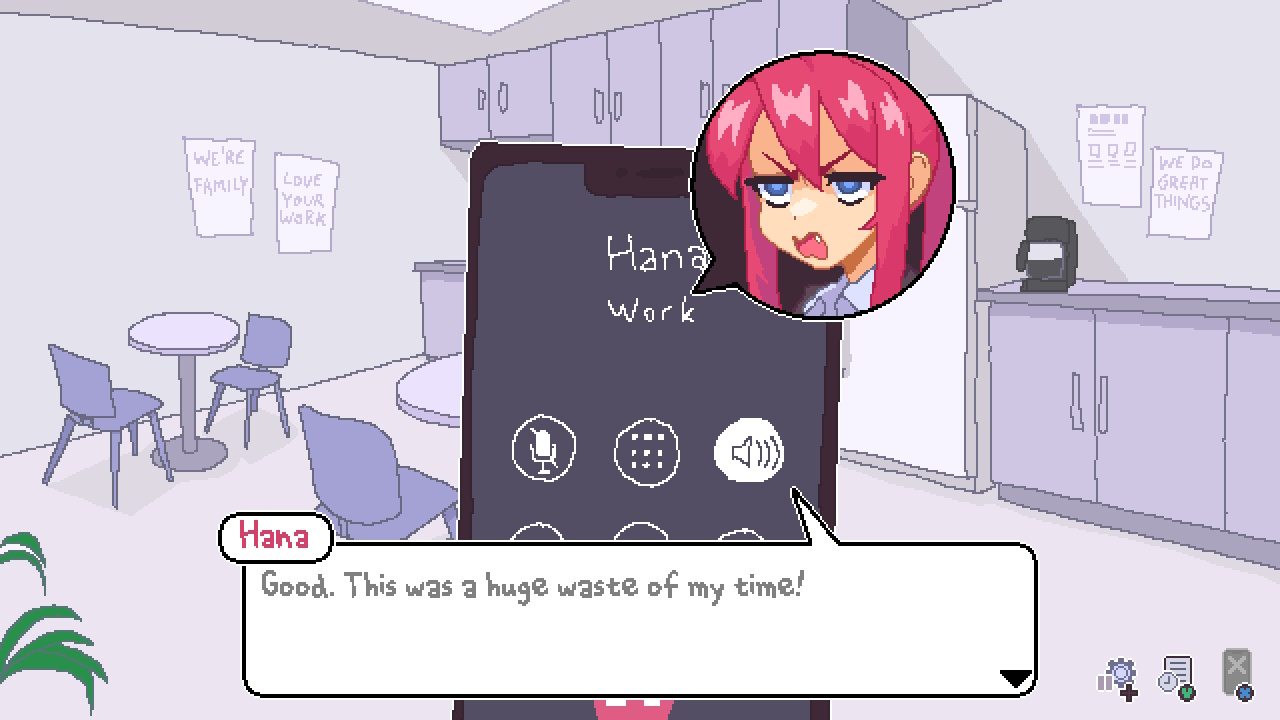Click the WE'RE FAMILY poster

tap(219, 187)
